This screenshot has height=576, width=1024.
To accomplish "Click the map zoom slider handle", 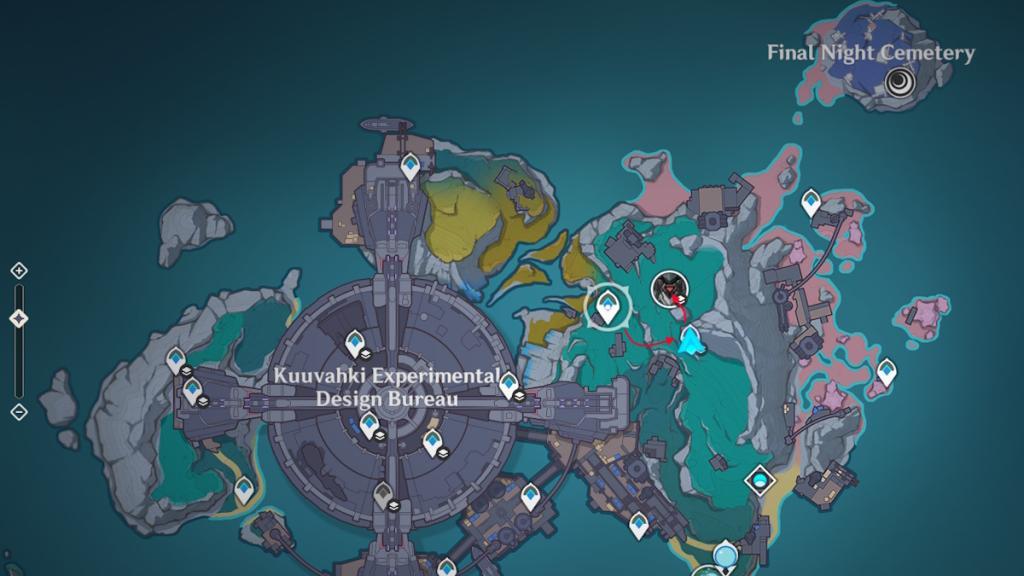I will point(18,319).
